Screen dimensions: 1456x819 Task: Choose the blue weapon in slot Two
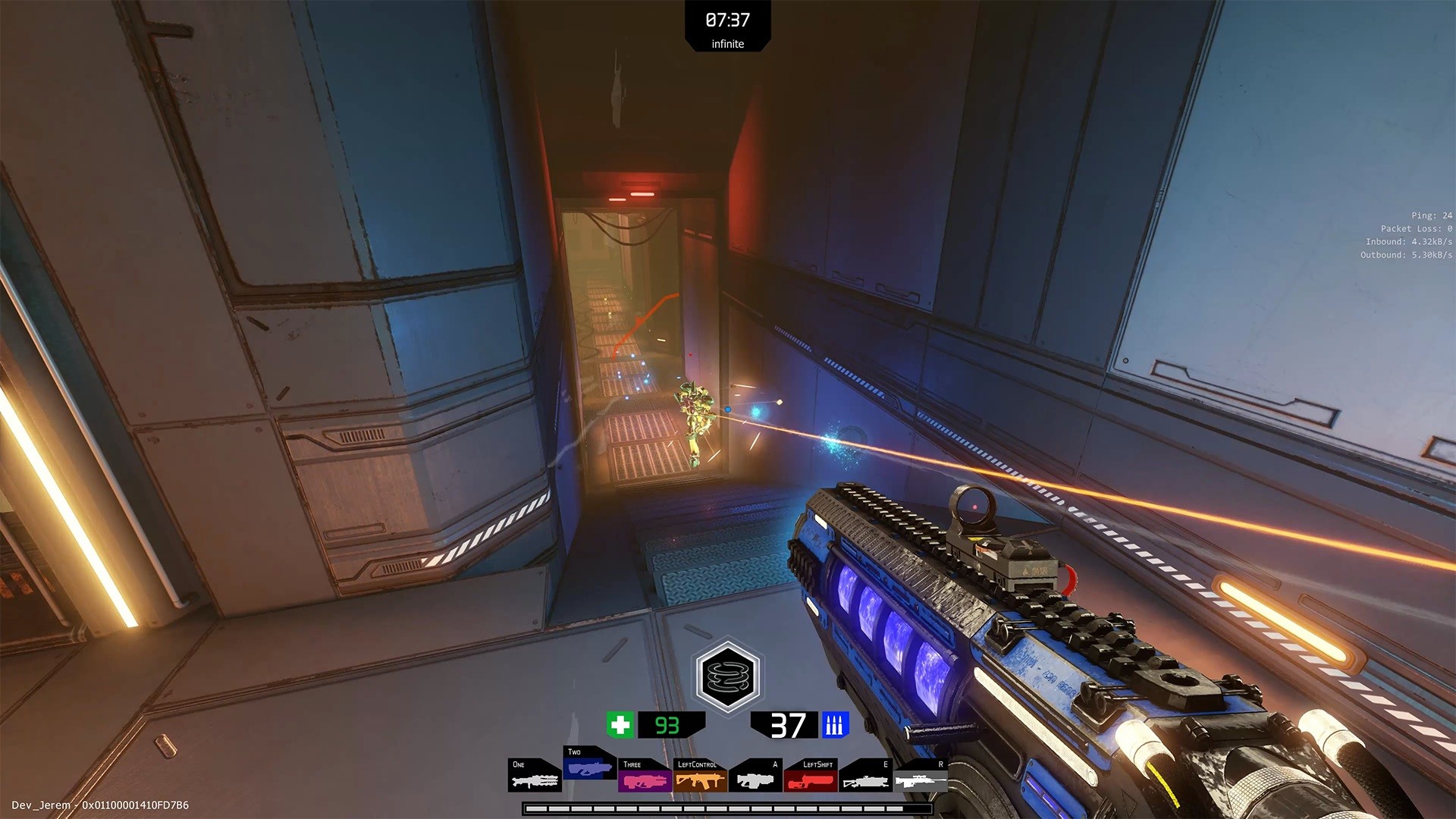pyautogui.click(x=589, y=764)
